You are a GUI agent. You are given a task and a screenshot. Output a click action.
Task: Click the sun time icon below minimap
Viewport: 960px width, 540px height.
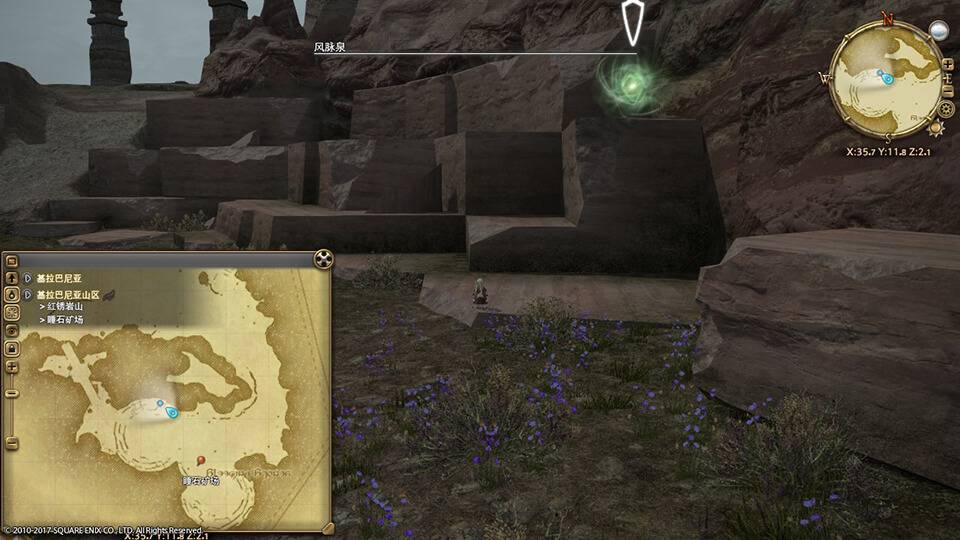click(x=936, y=127)
